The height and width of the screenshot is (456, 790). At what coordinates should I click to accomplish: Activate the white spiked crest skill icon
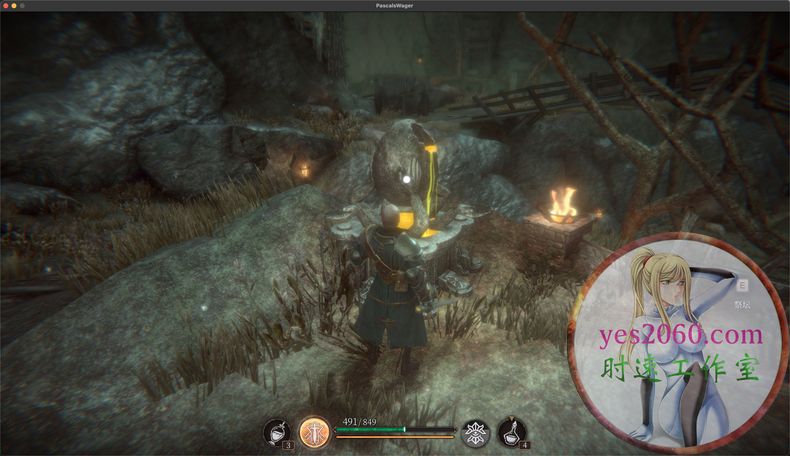475,432
